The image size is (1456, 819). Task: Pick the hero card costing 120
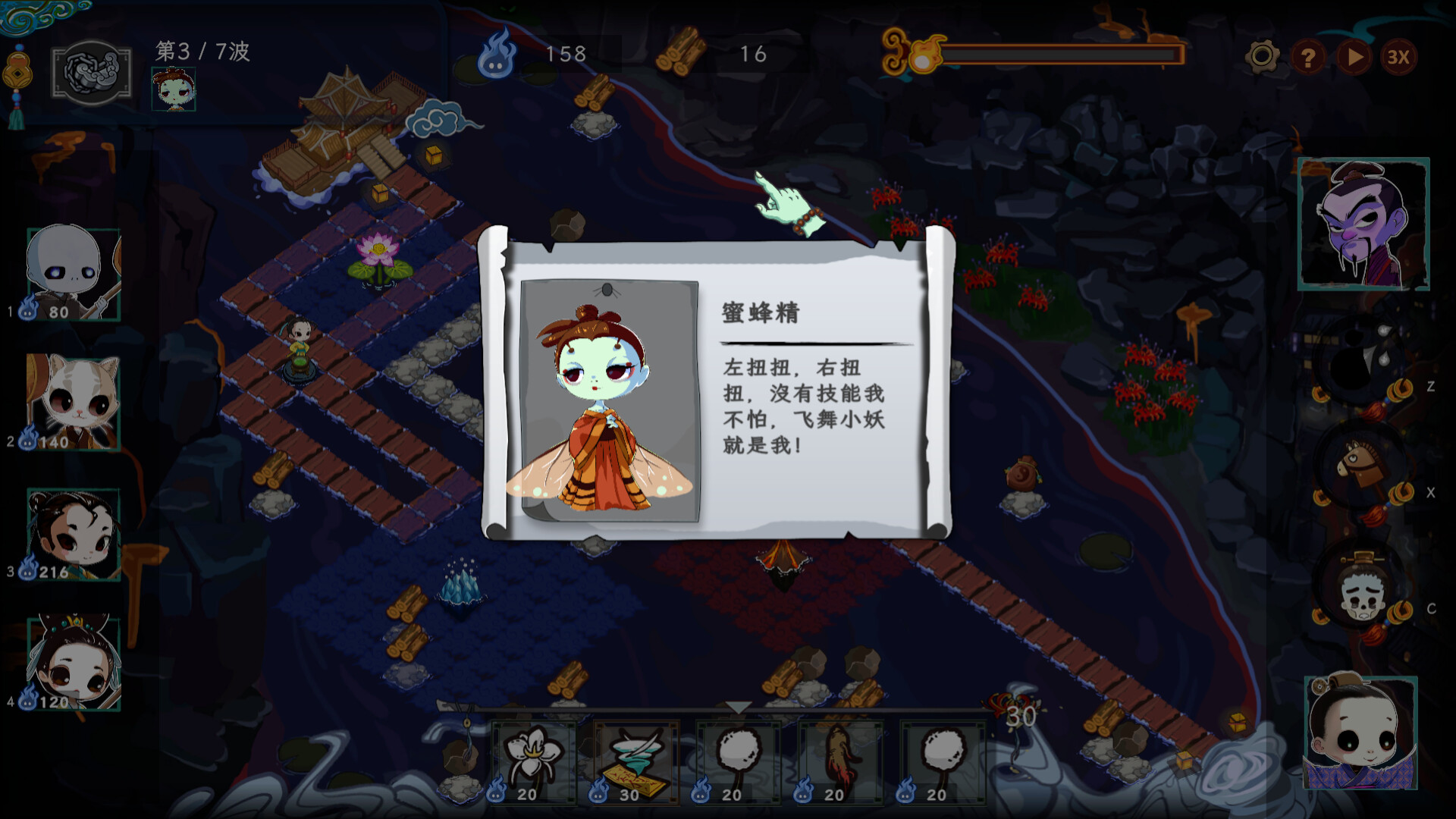74,664
